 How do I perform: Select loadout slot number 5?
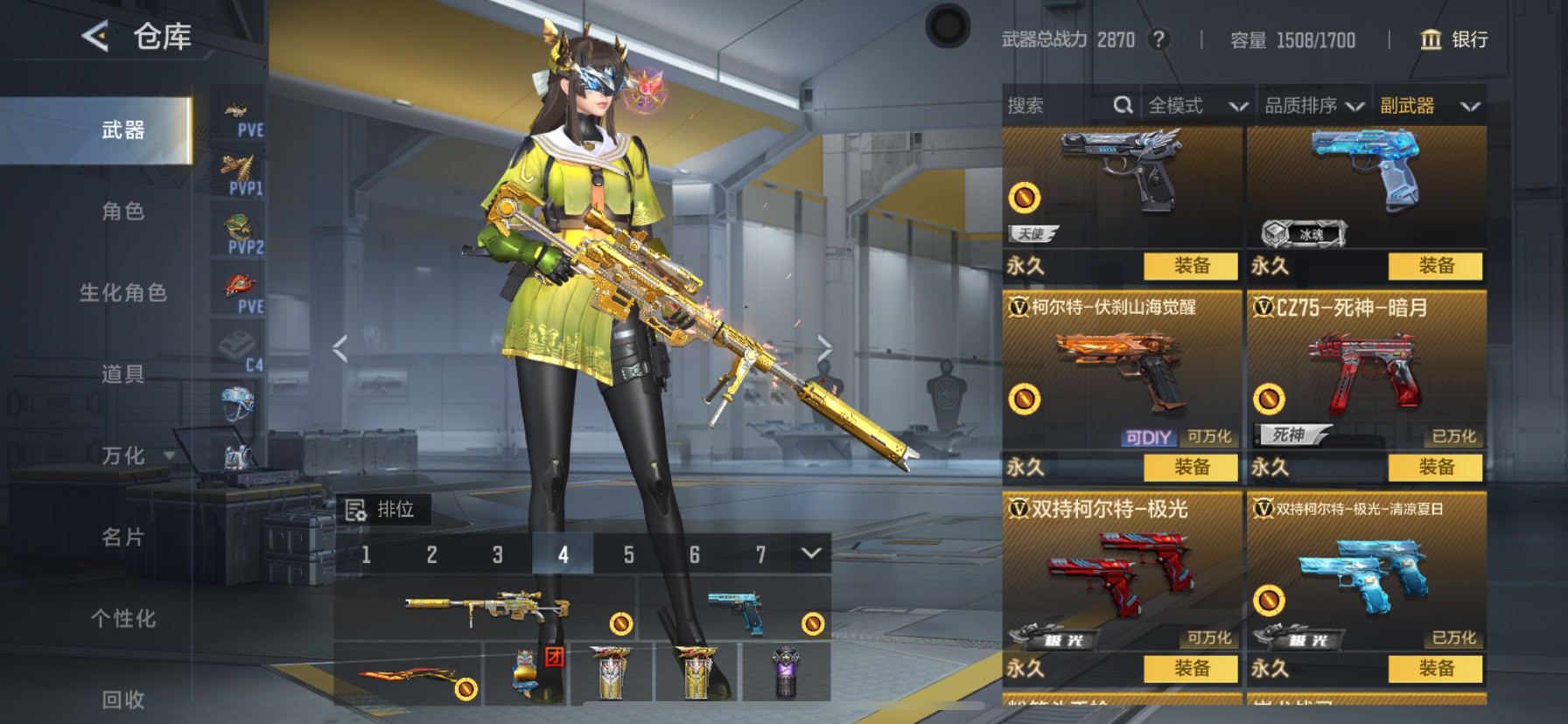(628, 554)
